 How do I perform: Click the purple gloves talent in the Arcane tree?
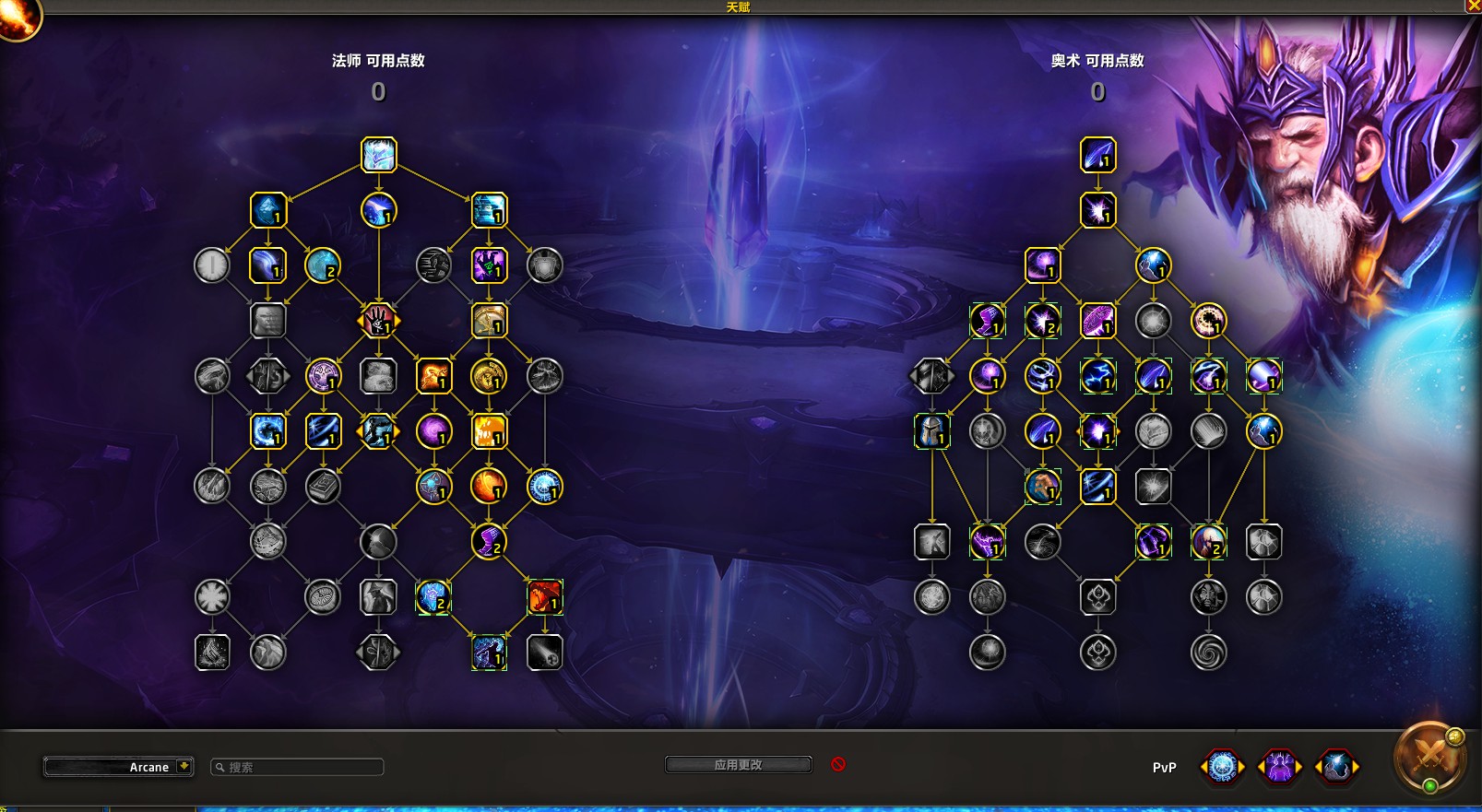click(1154, 542)
